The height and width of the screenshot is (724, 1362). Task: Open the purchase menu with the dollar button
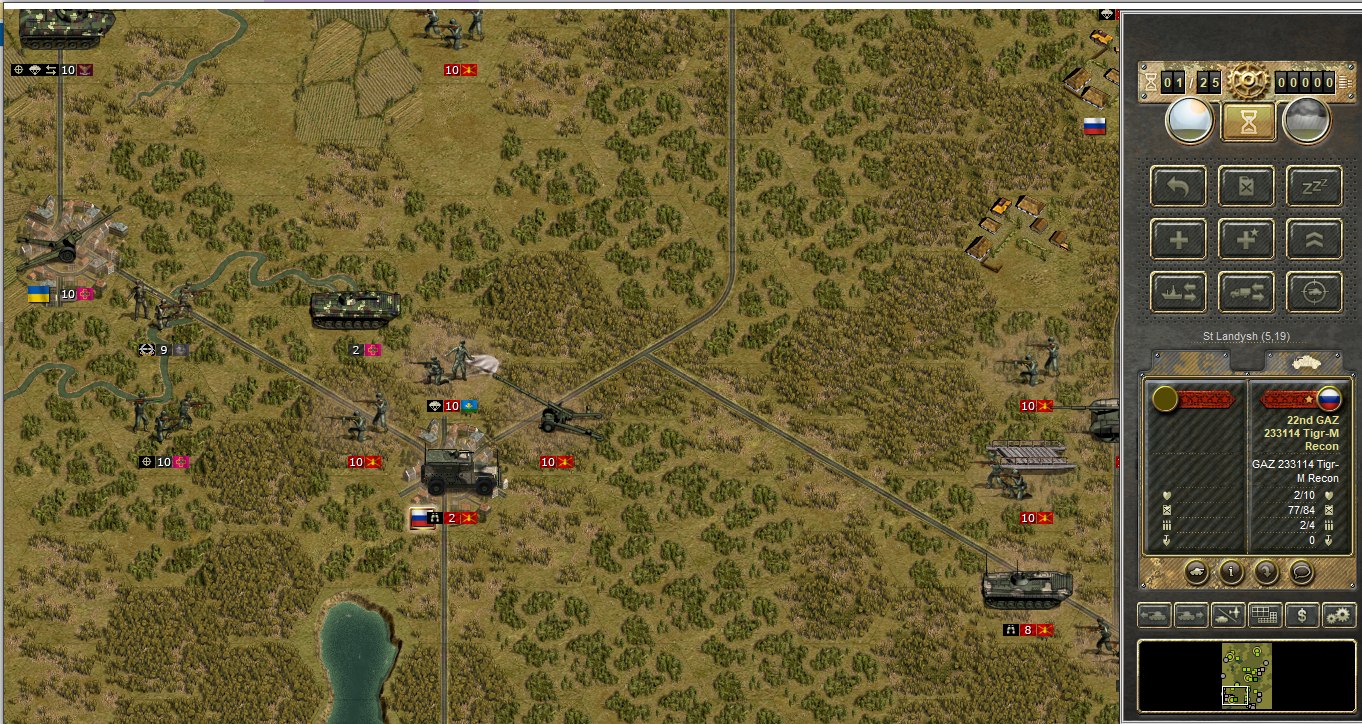(x=1301, y=615)
